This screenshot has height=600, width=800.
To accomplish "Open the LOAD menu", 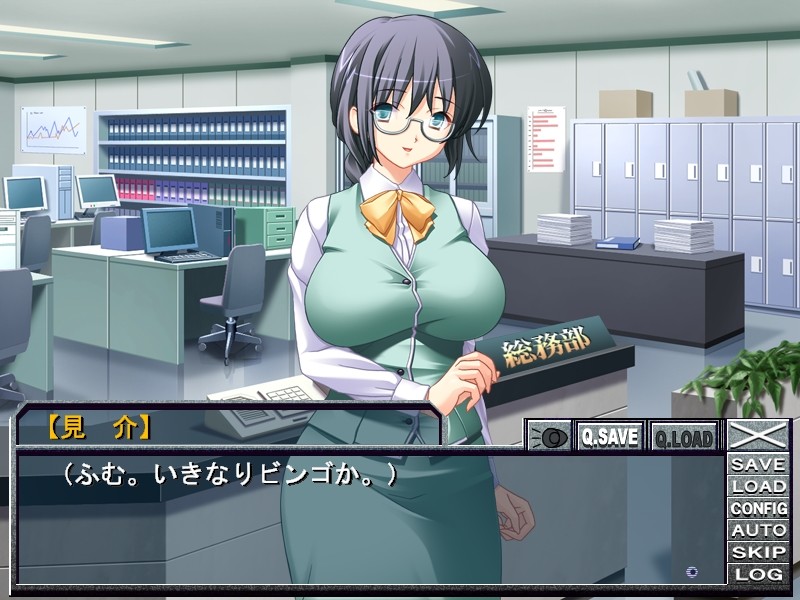I will [x=758, y=487].
